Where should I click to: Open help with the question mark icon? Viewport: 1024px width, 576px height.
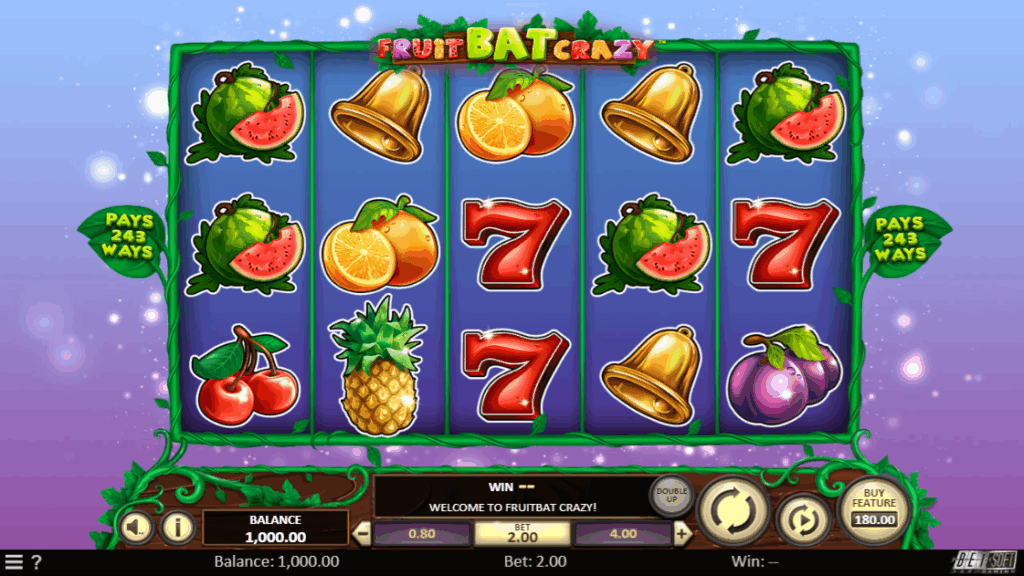pyautogui.click(x=37, y=562)
